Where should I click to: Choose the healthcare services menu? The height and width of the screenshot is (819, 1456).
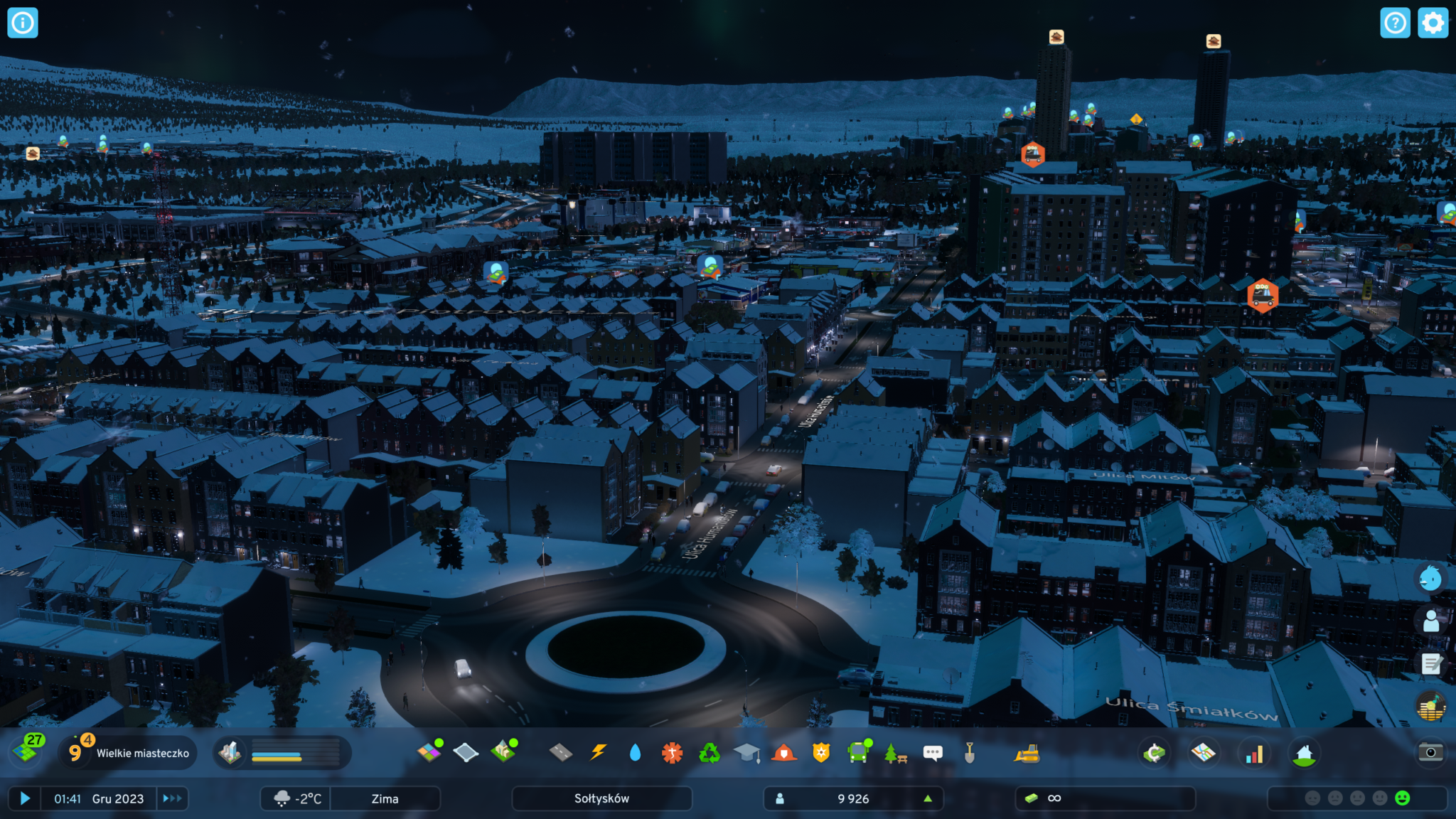click(x=672, y=752)
